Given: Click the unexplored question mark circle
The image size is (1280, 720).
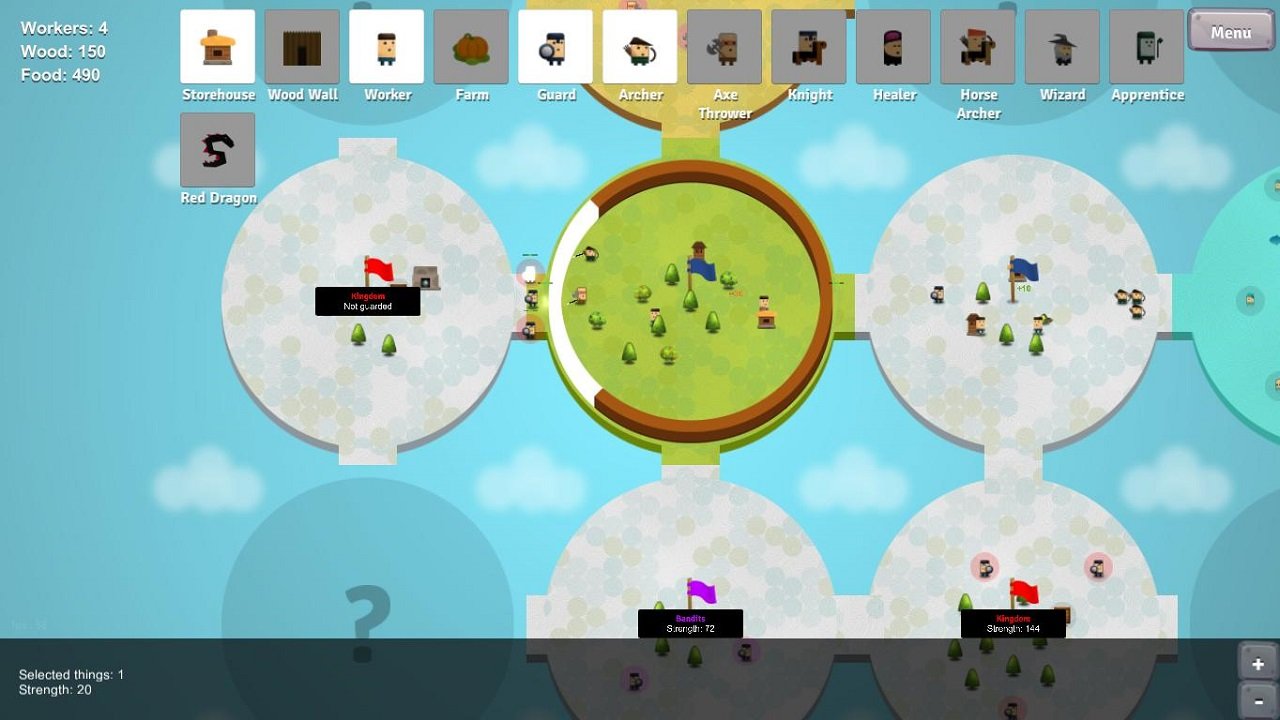Looking at the screenshot, I should (370, 620).
